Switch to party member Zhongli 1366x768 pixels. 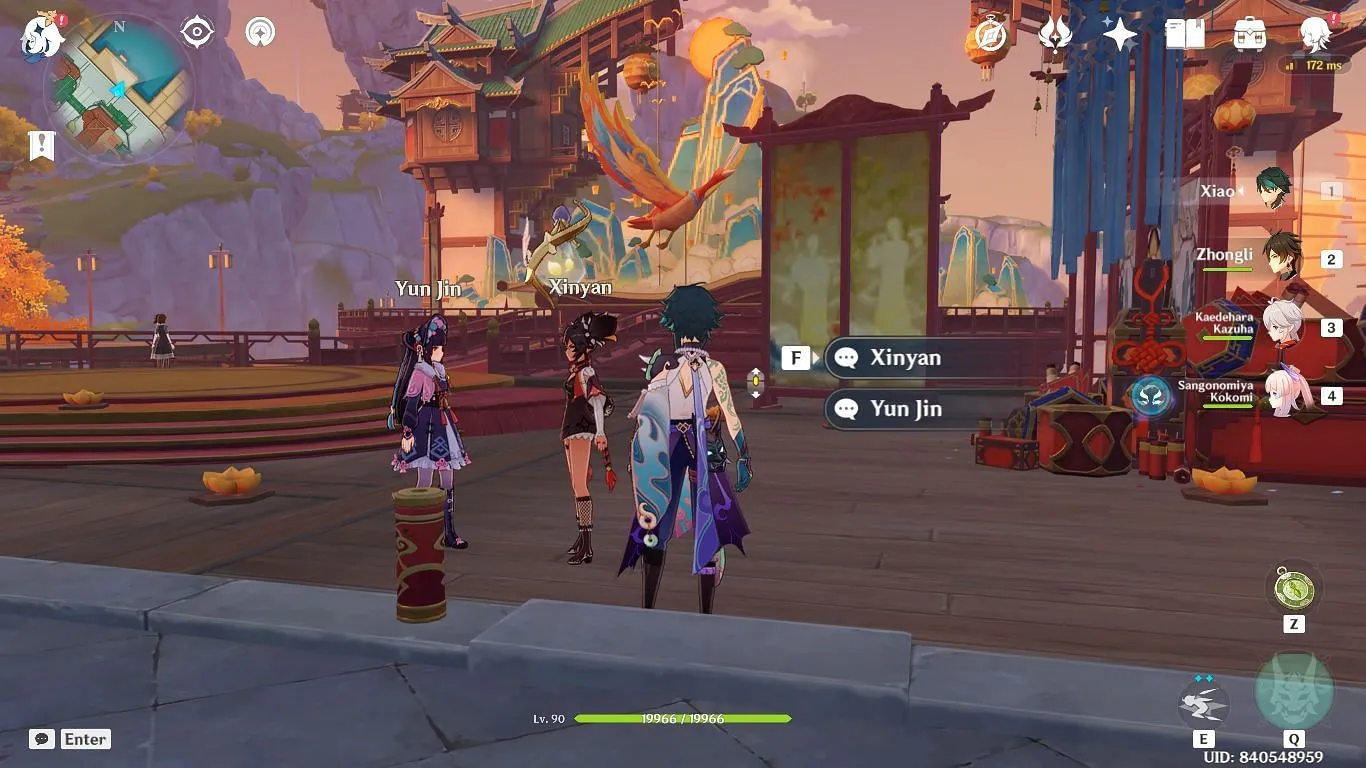(x=1281, y=258)
